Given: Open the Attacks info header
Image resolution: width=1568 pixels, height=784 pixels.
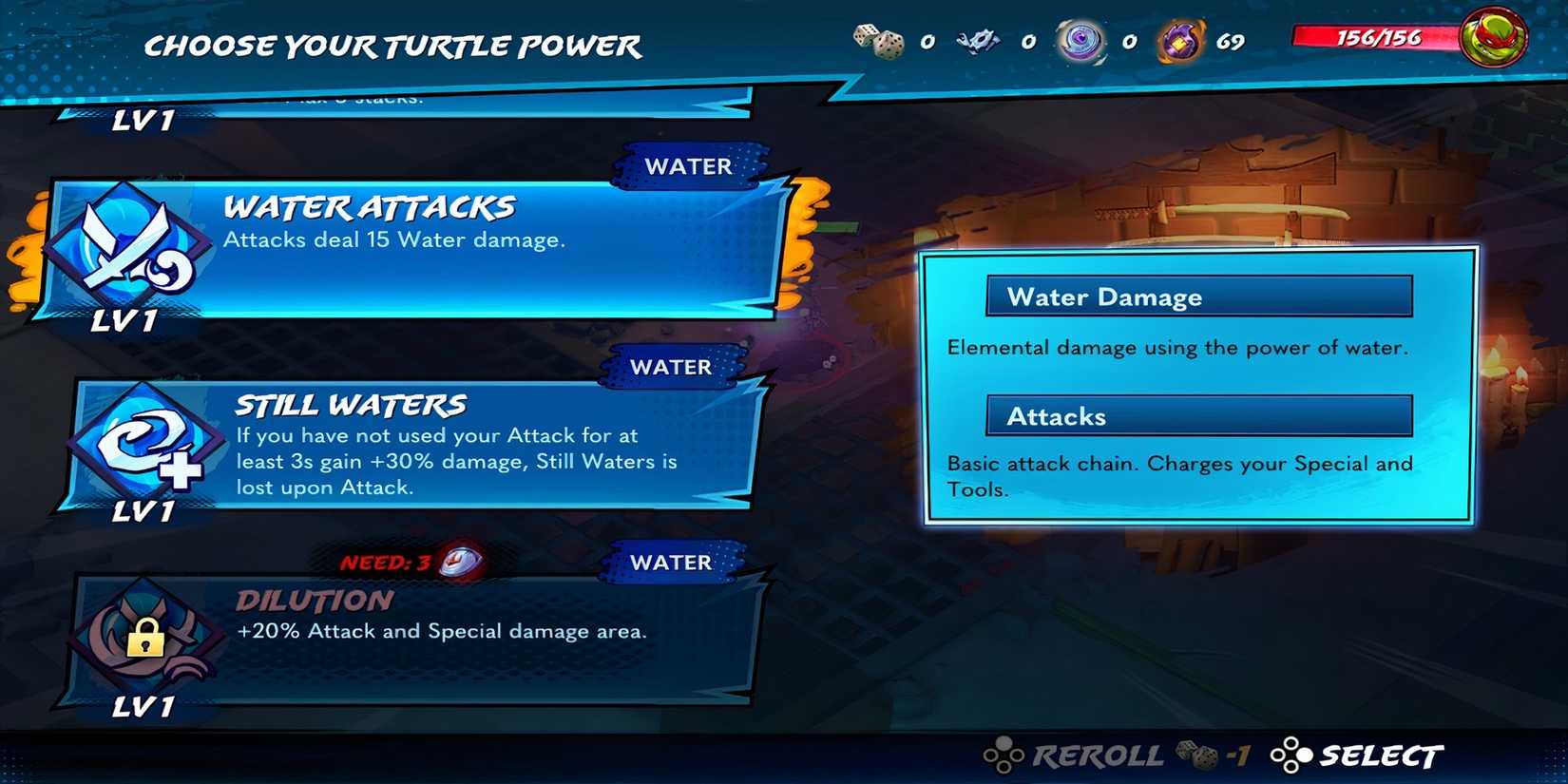Looking at the screenshot, I should tap(1196, 415).
